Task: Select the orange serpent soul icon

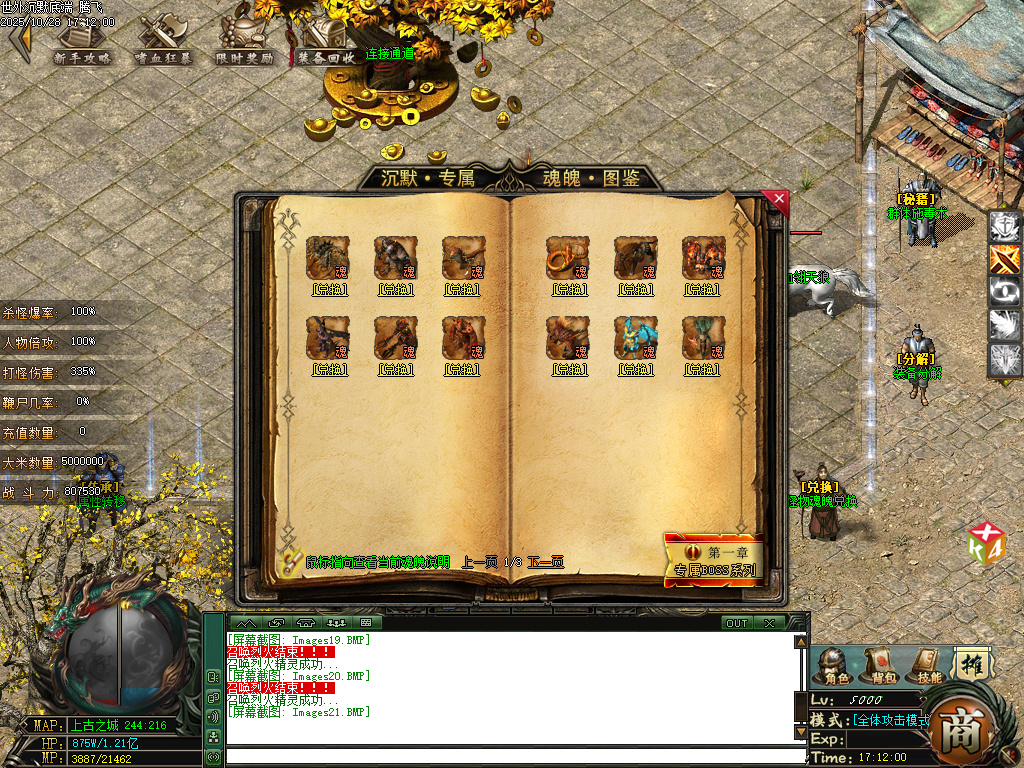Action: 567,257
